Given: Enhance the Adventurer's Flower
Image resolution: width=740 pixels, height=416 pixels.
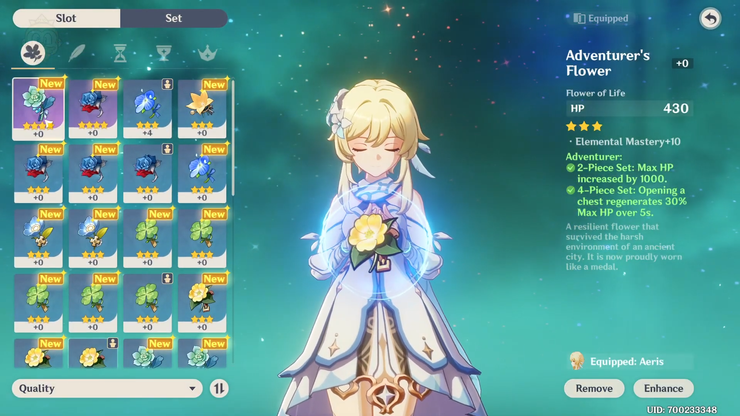Looking at the screenshot, I should click(663, 388).
